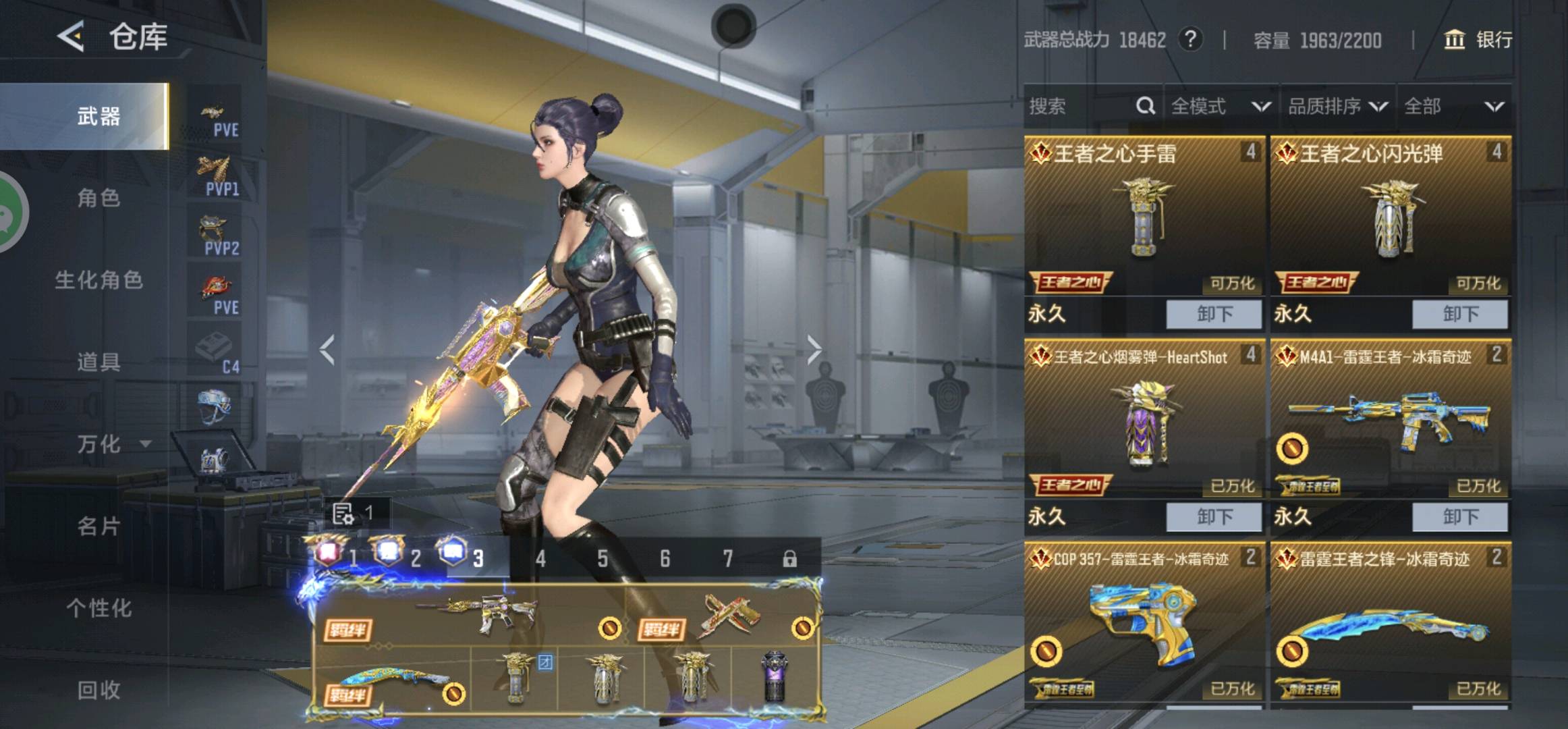Screen dimensions: 1568x729
Task: Rotate to next view with right arrow
Action: (x=814, y=350)
